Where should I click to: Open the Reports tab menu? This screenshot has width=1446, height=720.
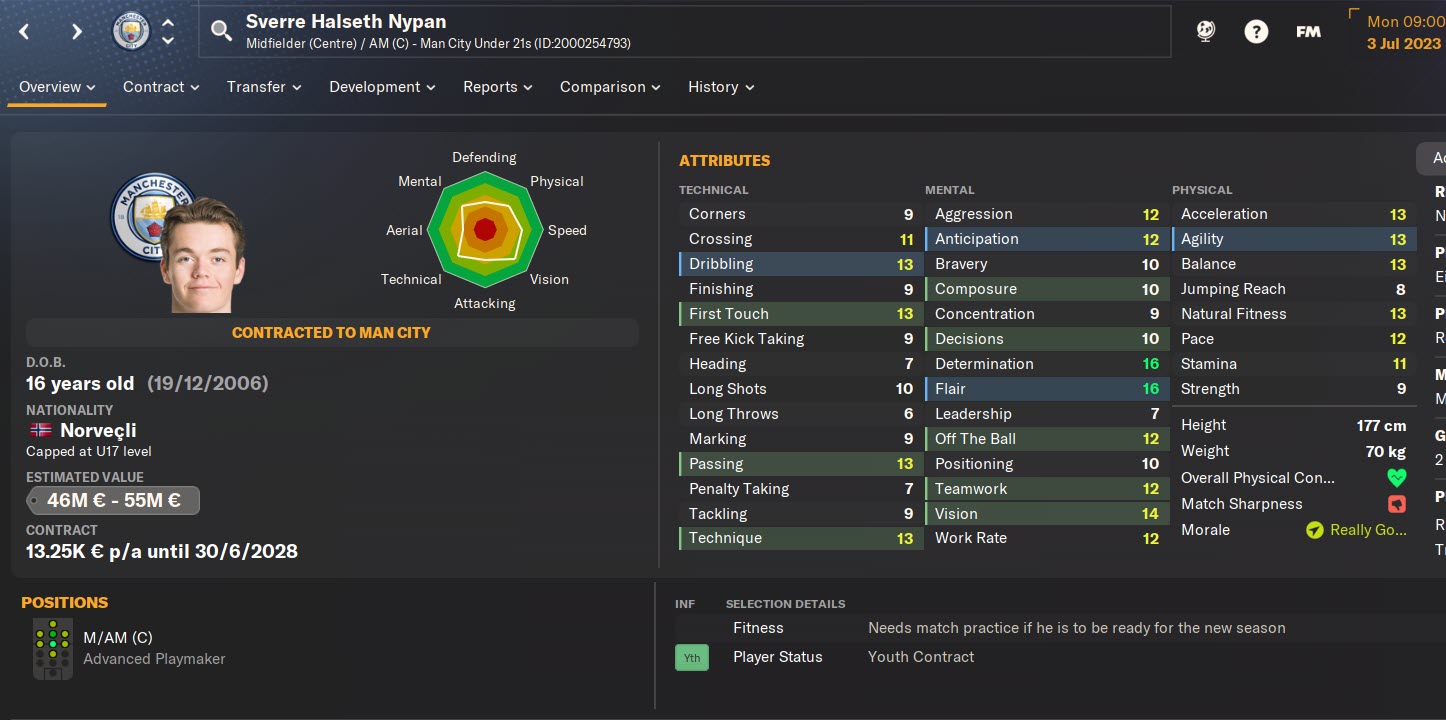[497, 87]
